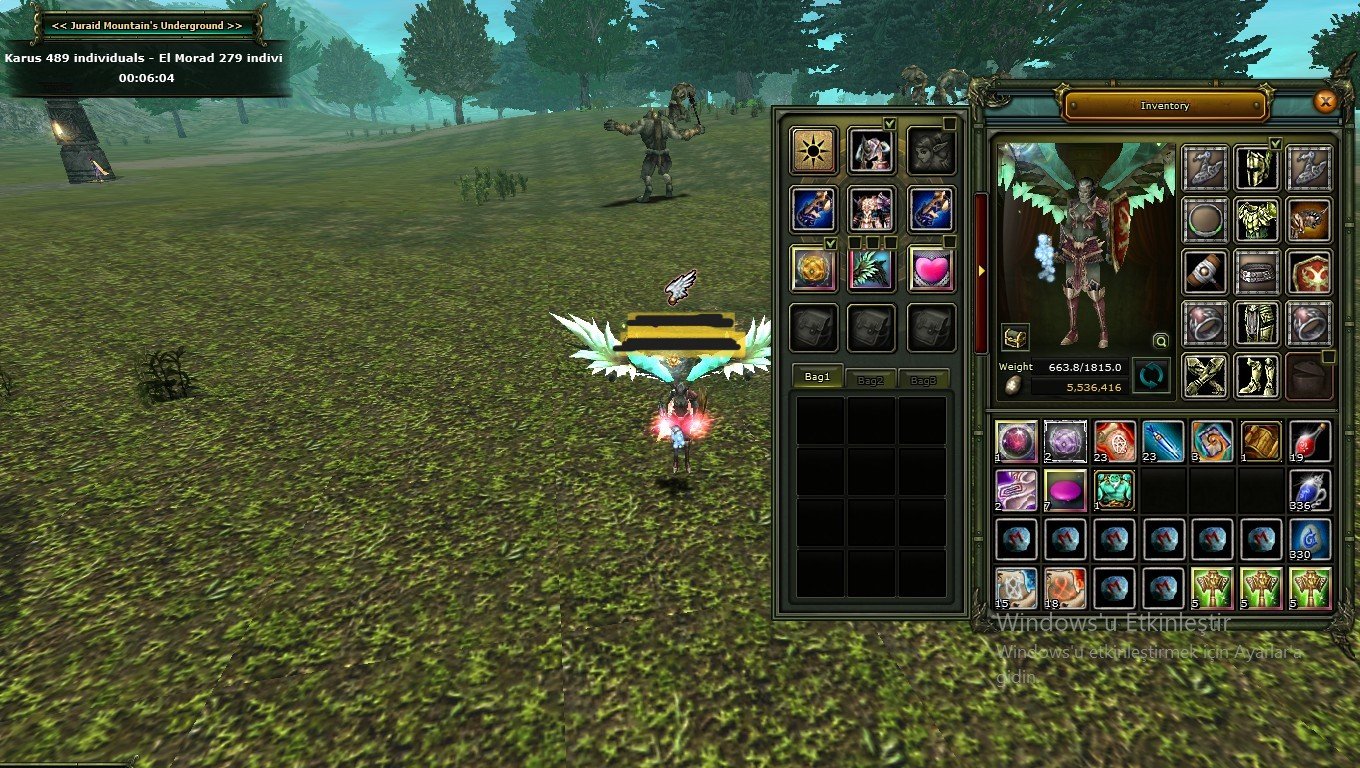Close the Inventory window

(x=1325, y=101)
